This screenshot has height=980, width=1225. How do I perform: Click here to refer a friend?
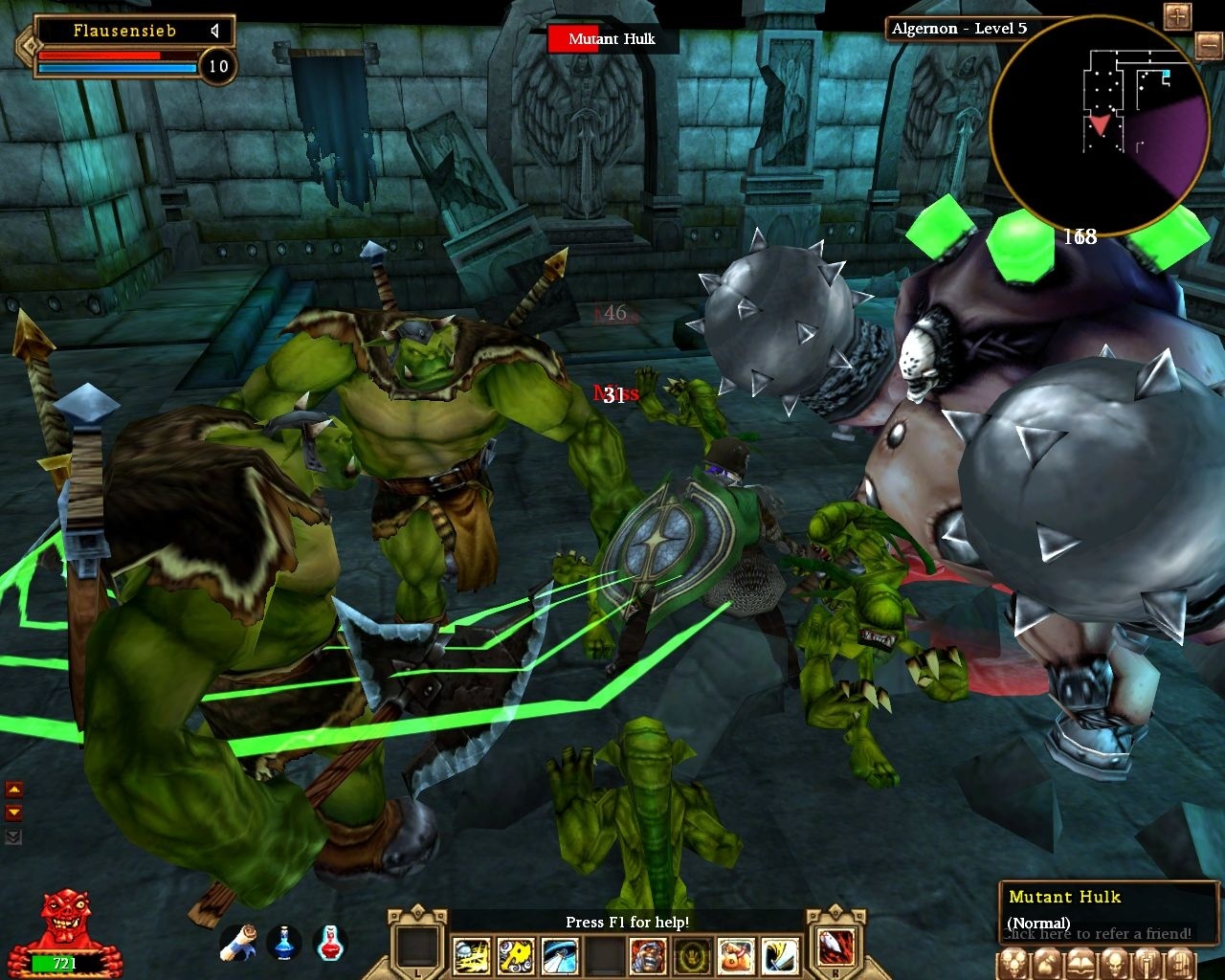(1098, 934)
